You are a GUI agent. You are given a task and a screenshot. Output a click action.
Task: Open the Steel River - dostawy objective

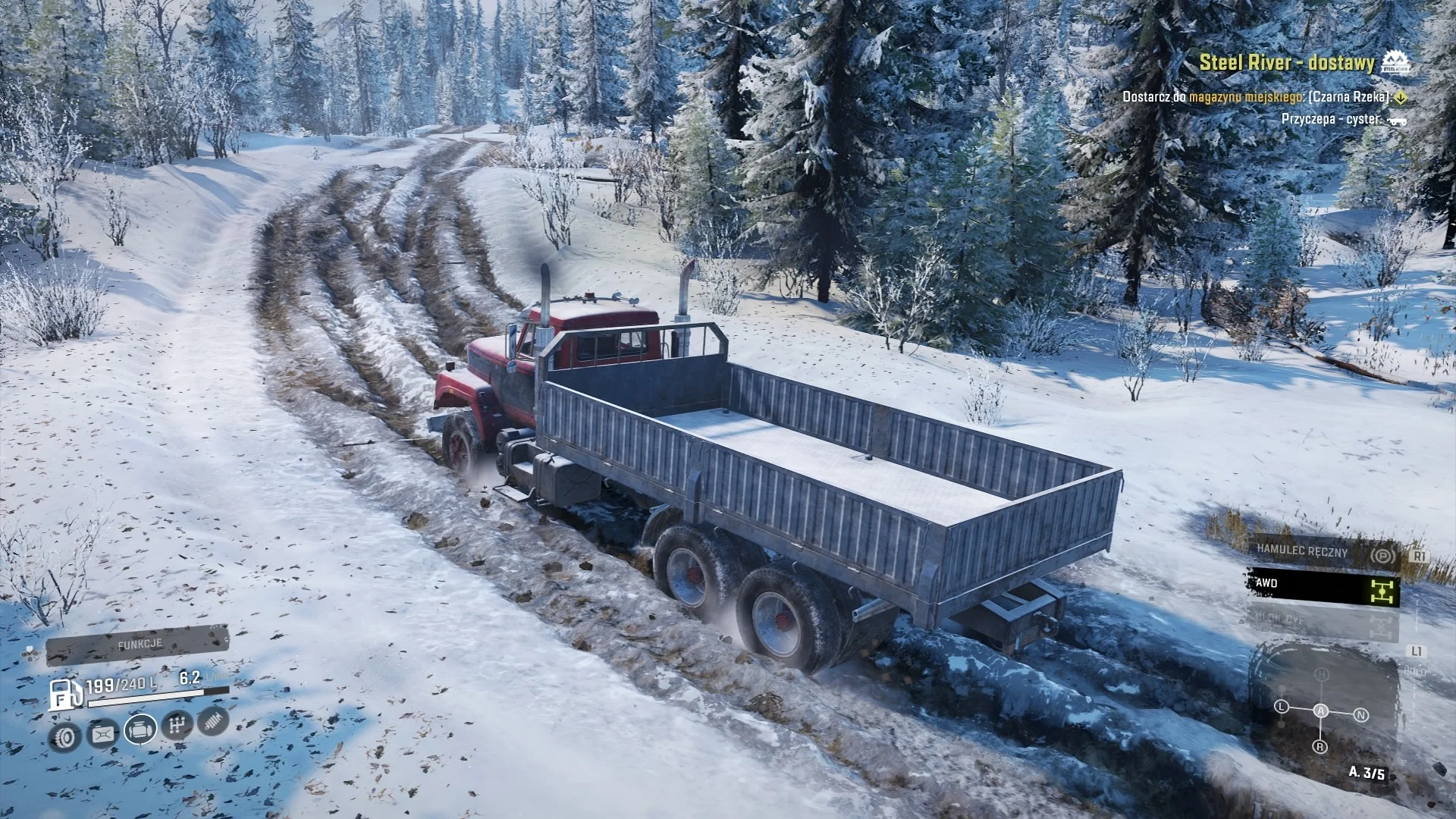(1286, 62)
